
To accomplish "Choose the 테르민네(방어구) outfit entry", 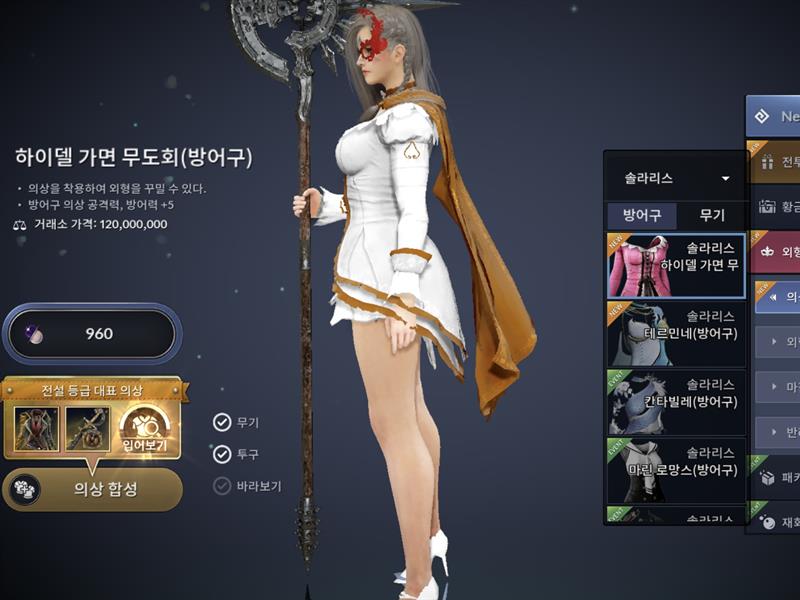I will click(675, 333).
